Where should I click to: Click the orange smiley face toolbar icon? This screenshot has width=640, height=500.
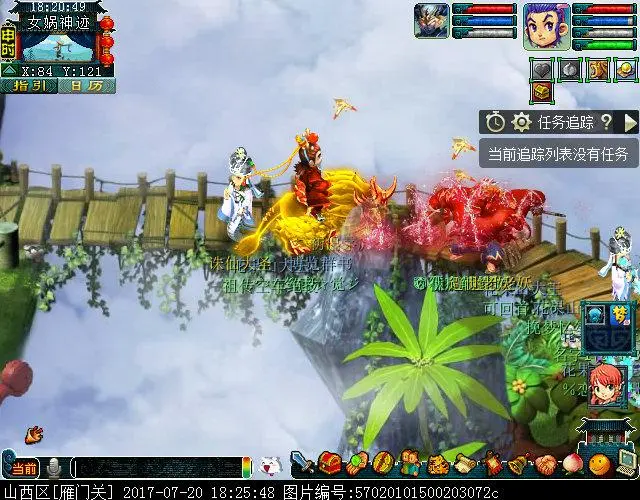(x=598, y=464)
